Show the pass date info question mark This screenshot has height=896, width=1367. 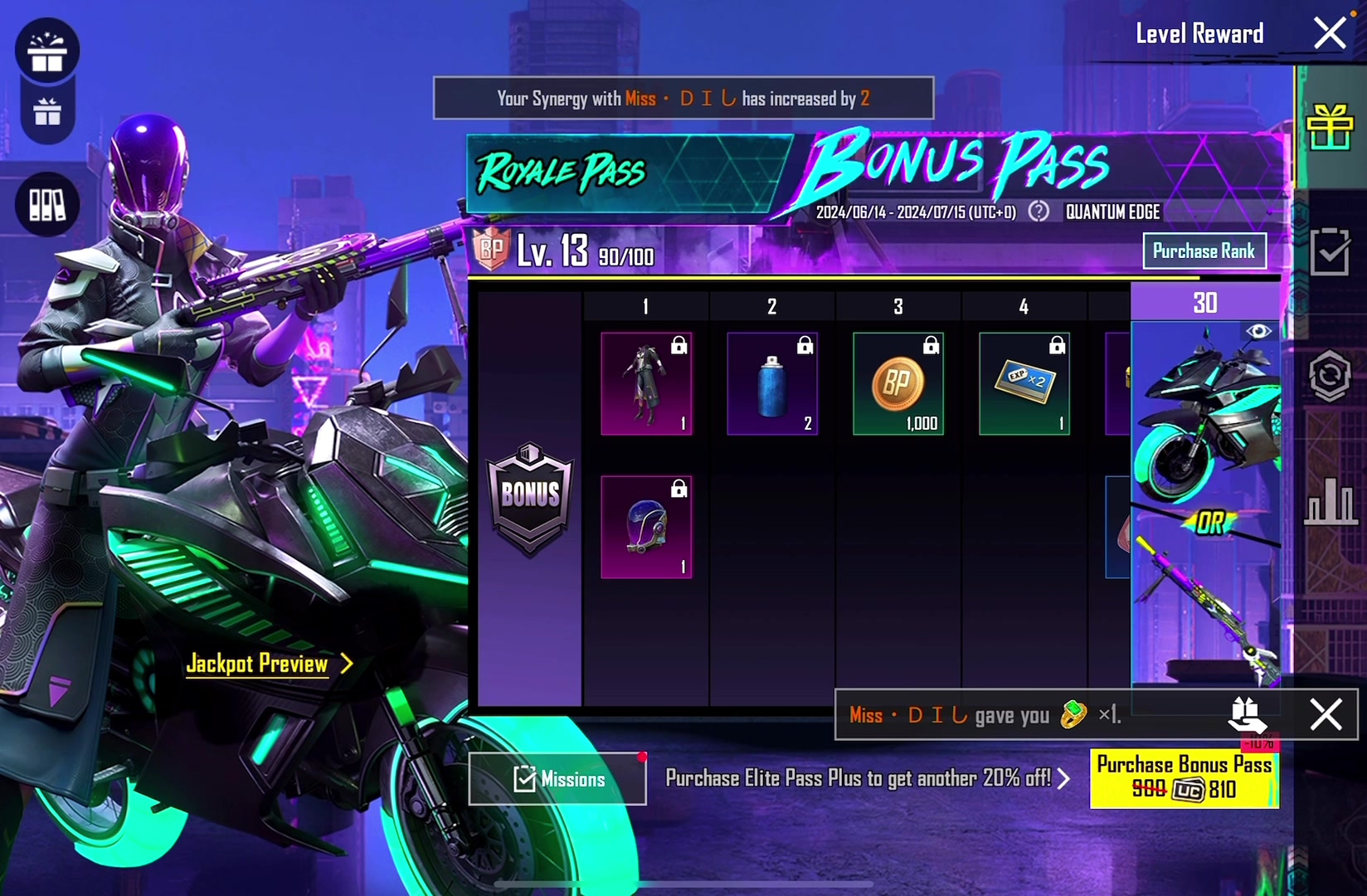click(1039, 212)
